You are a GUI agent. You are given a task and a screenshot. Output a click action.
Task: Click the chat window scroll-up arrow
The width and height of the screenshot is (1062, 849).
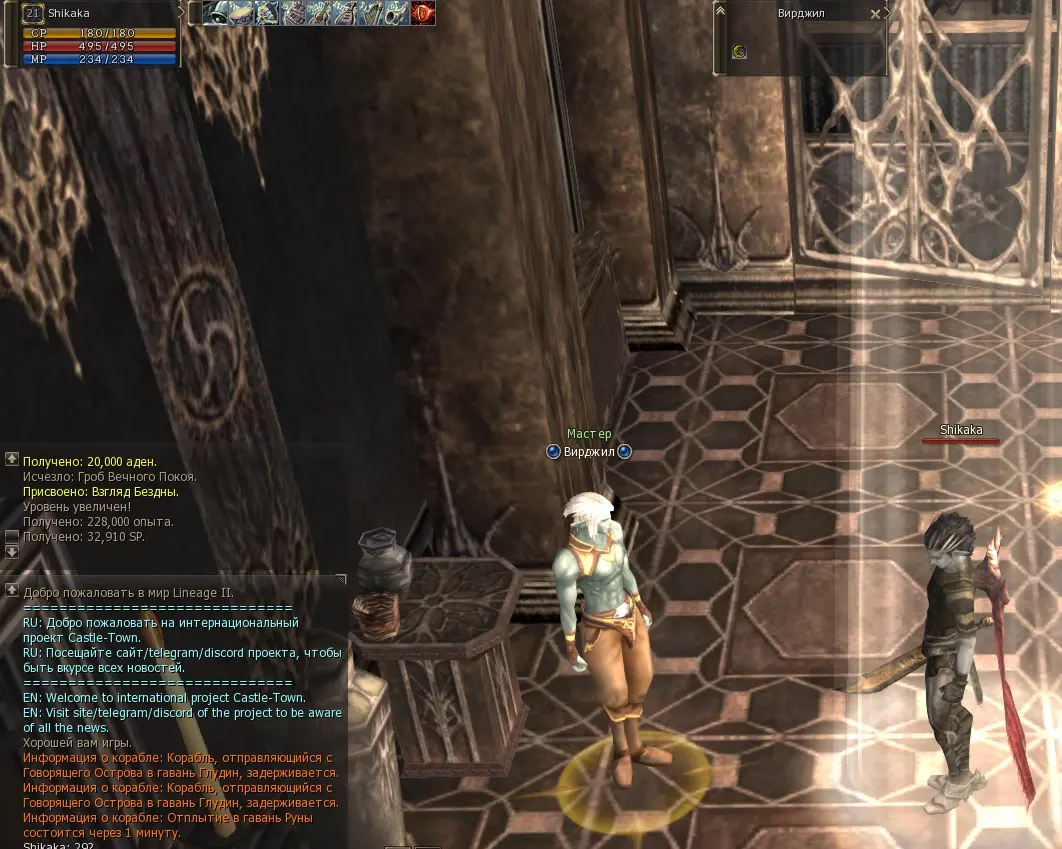[12, 589]
